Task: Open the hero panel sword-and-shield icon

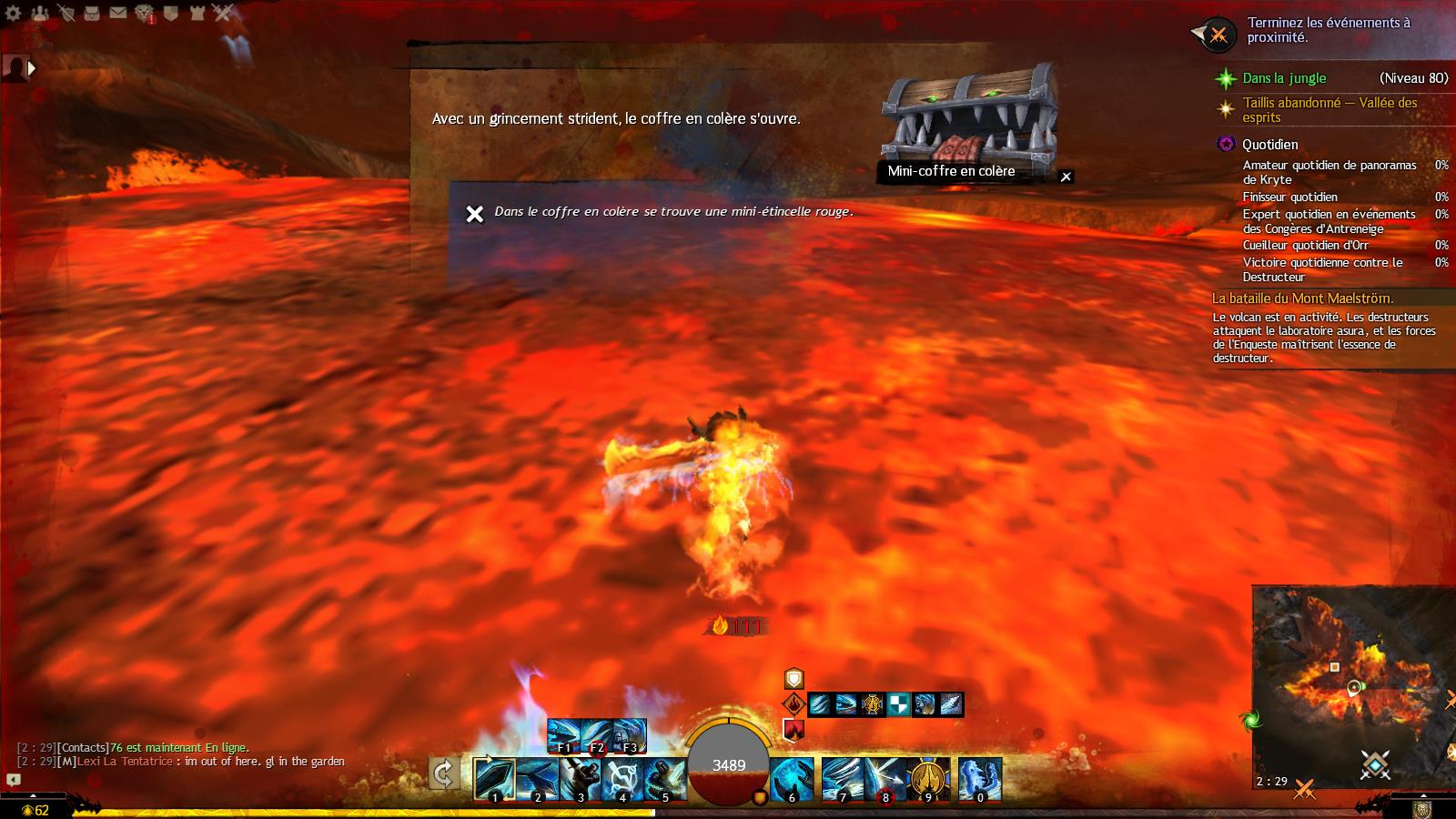Action: 66,13
